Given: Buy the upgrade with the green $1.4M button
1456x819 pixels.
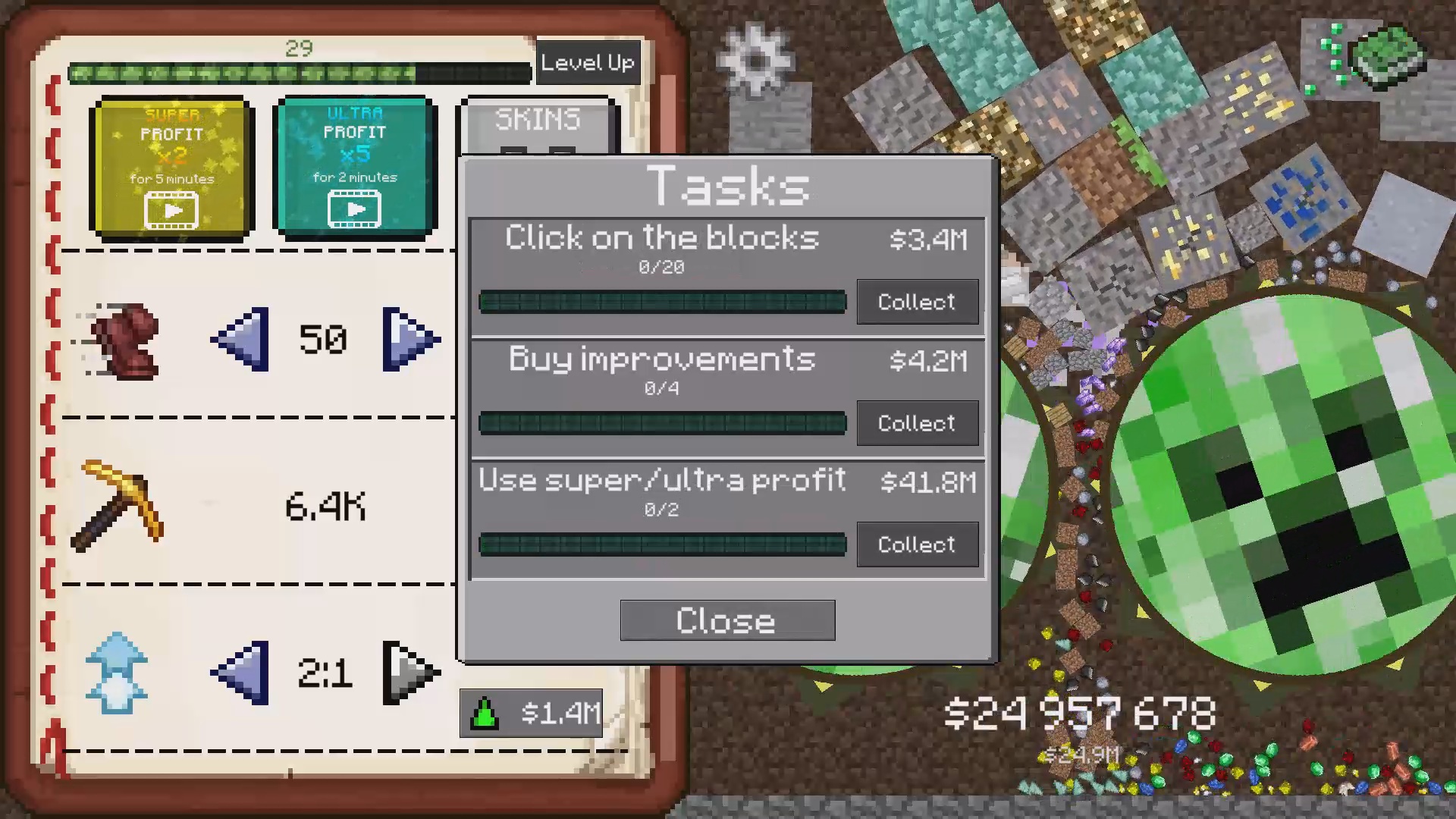Looking at the screenshot, I should [x=529, y=713].
